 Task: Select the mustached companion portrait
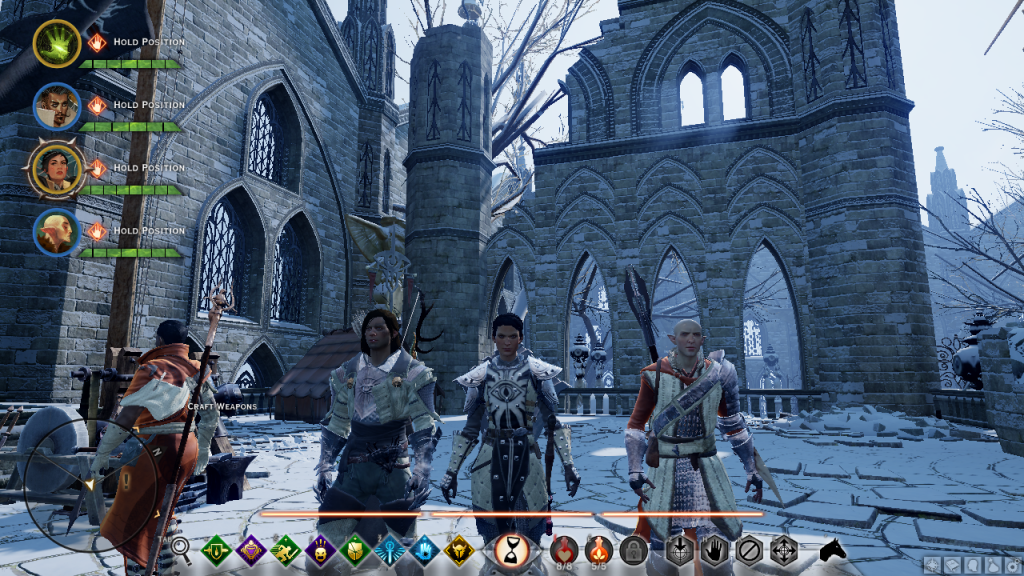(x=56, y=106)
